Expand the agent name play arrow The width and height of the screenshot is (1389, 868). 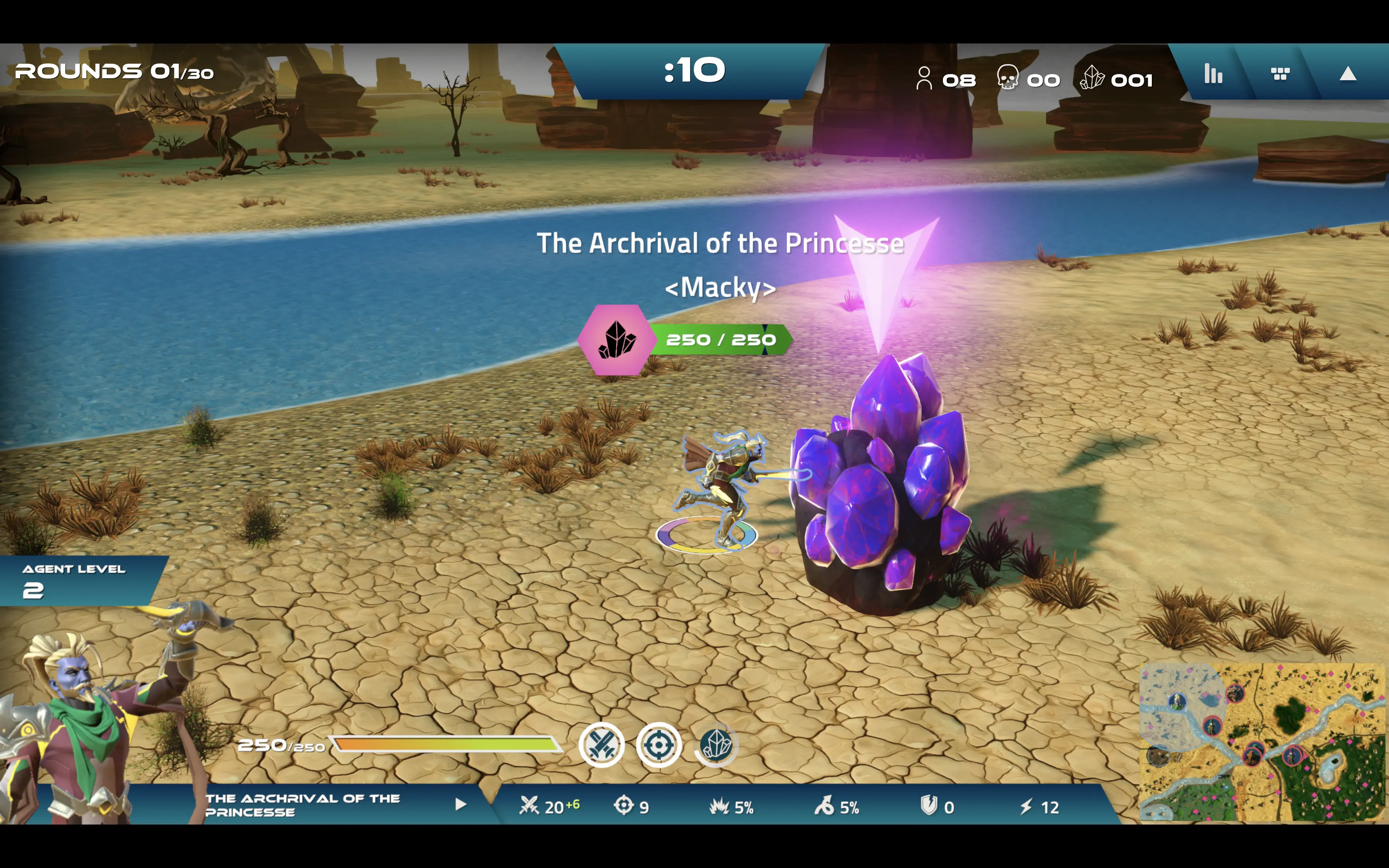(460, 804)
